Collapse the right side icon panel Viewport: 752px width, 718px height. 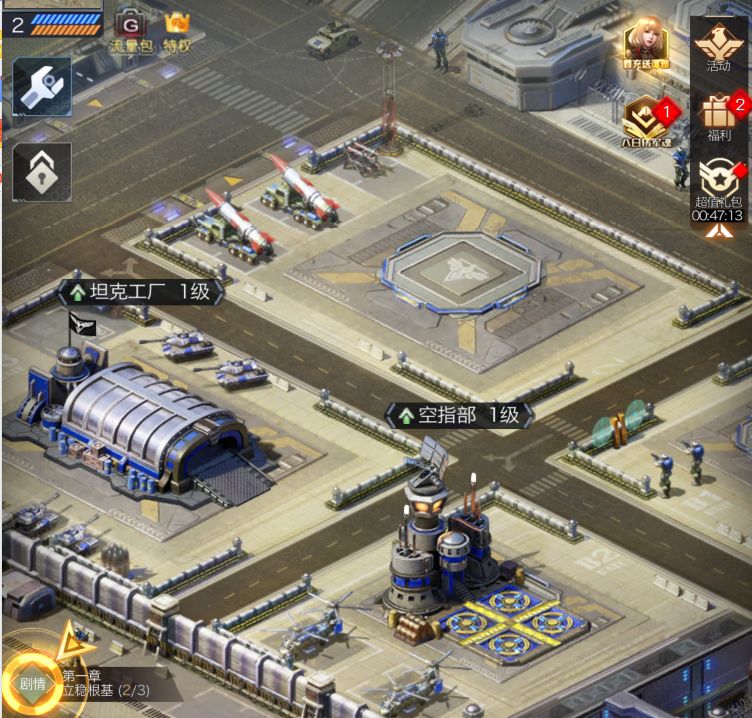pos(718,232)
